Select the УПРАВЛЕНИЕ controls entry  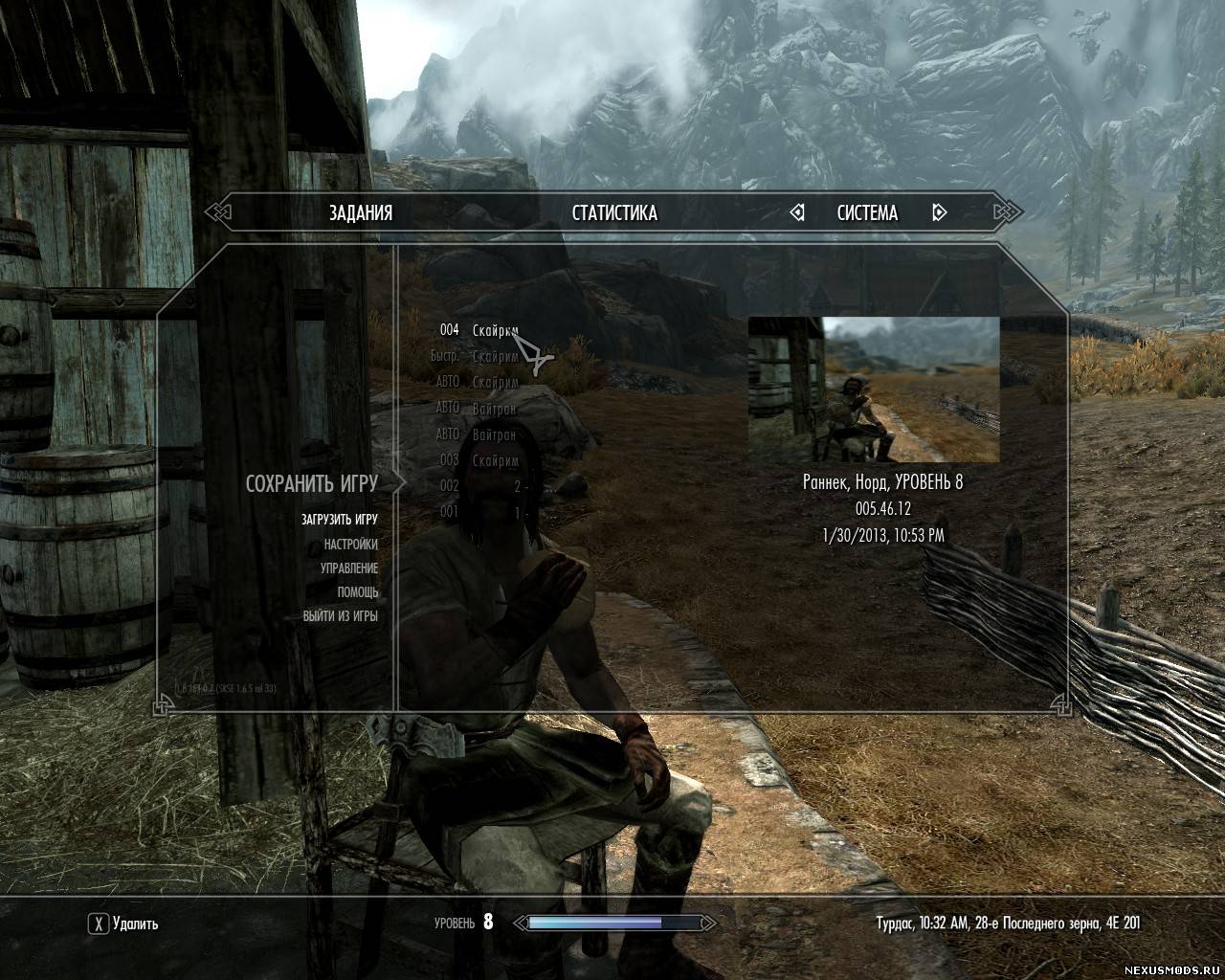349,568
